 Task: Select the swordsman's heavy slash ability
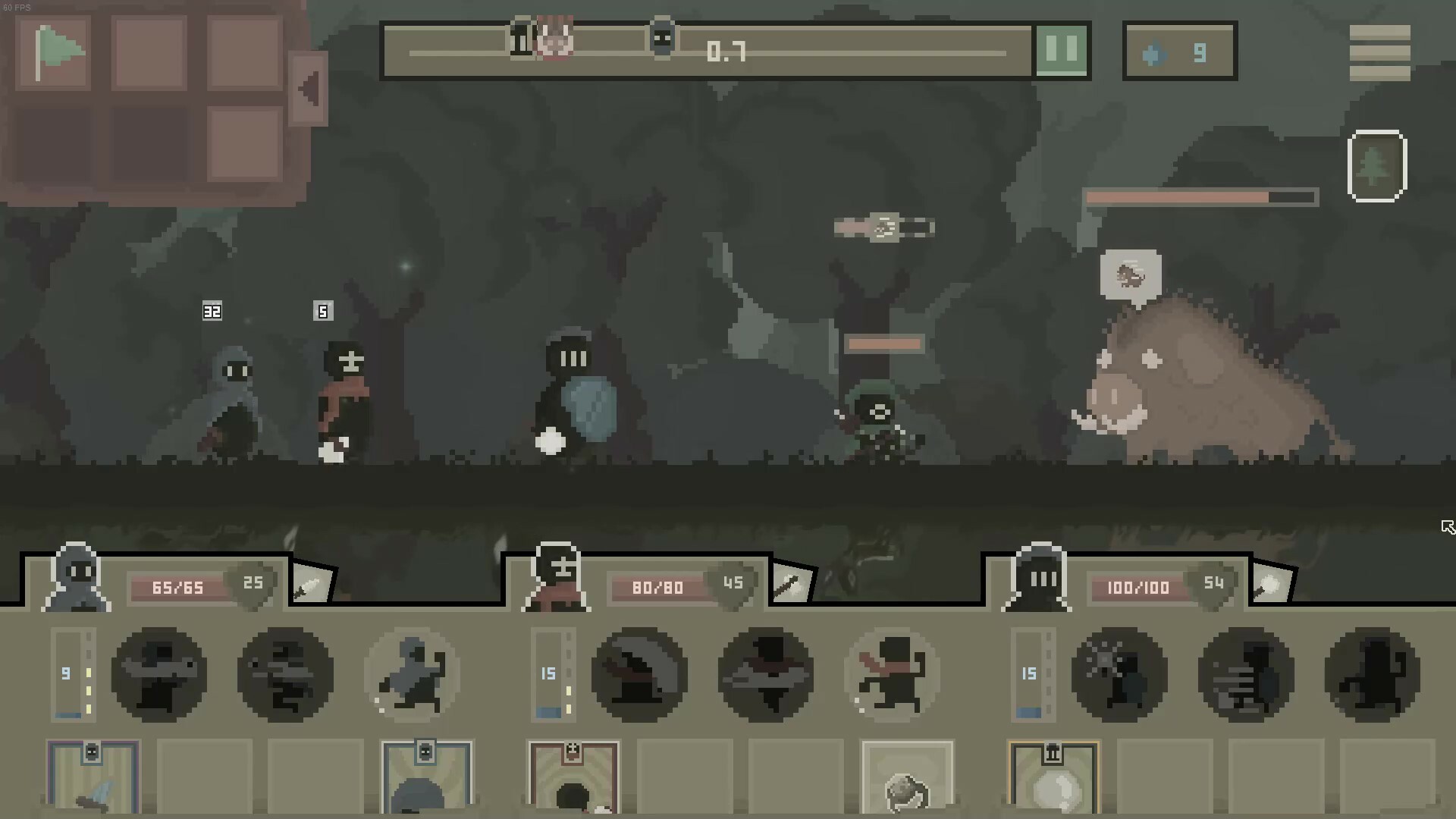coord(639,675)
